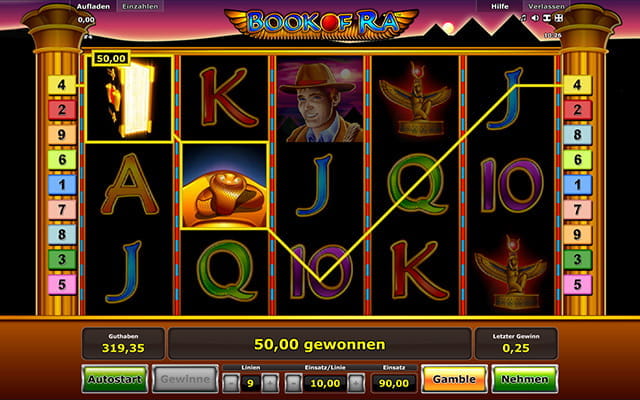Increase the number of Linien
The height and width of the screenshot is (400, 640).
[270, 381]
